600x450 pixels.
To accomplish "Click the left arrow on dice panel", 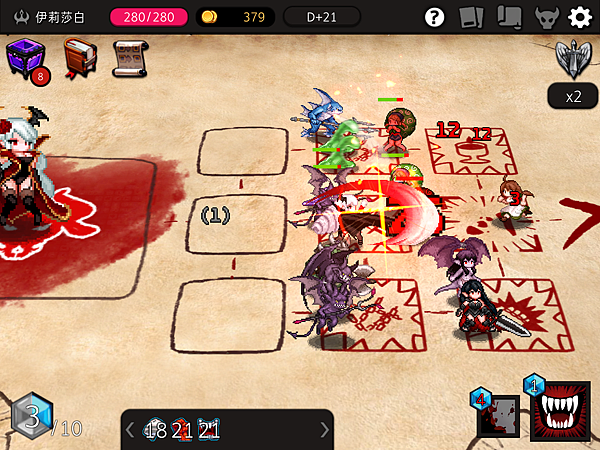I will [130, 430].
